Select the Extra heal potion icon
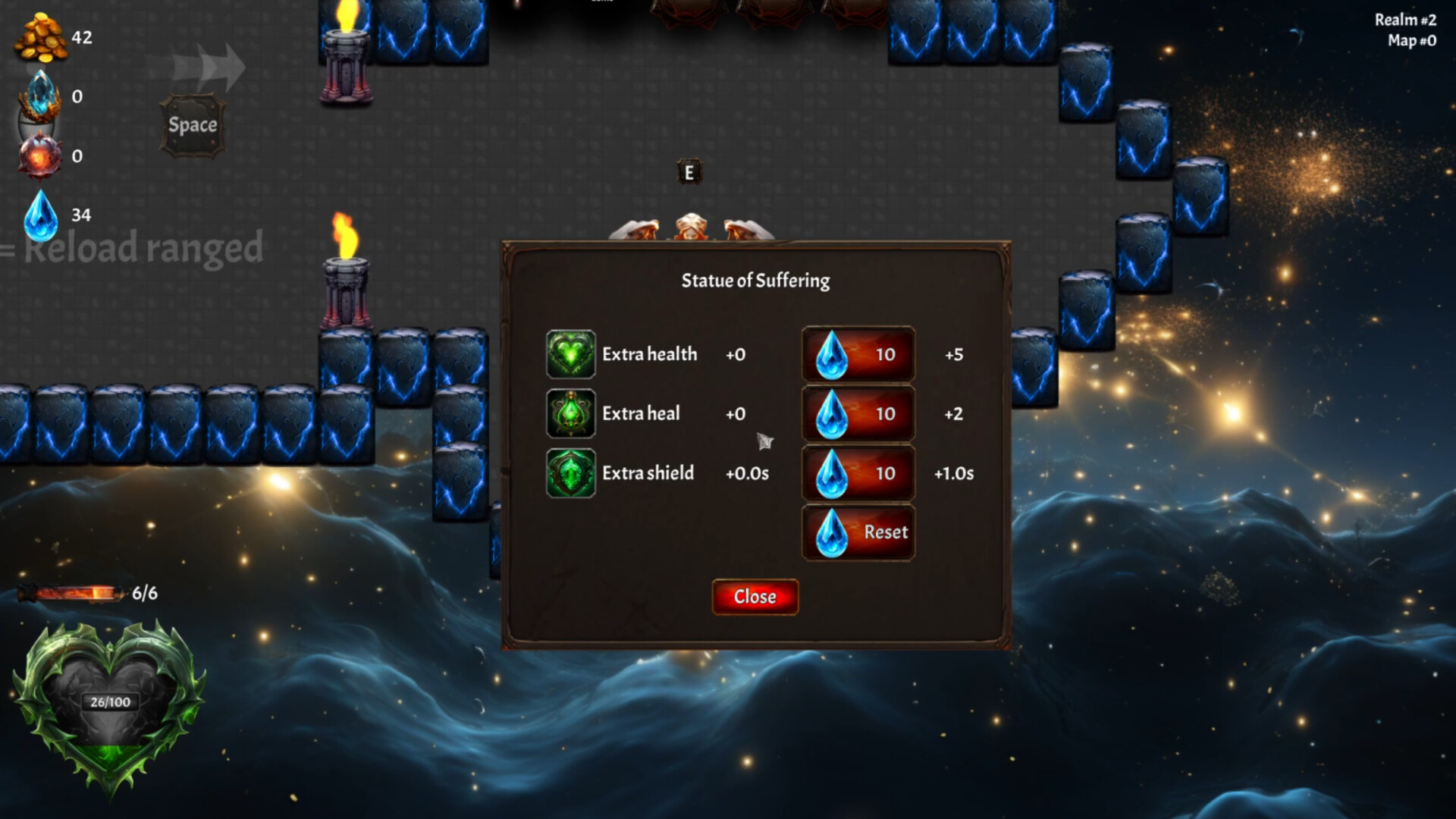Image resolution: width=1456 pixels, height=819 pixels. 570,414
